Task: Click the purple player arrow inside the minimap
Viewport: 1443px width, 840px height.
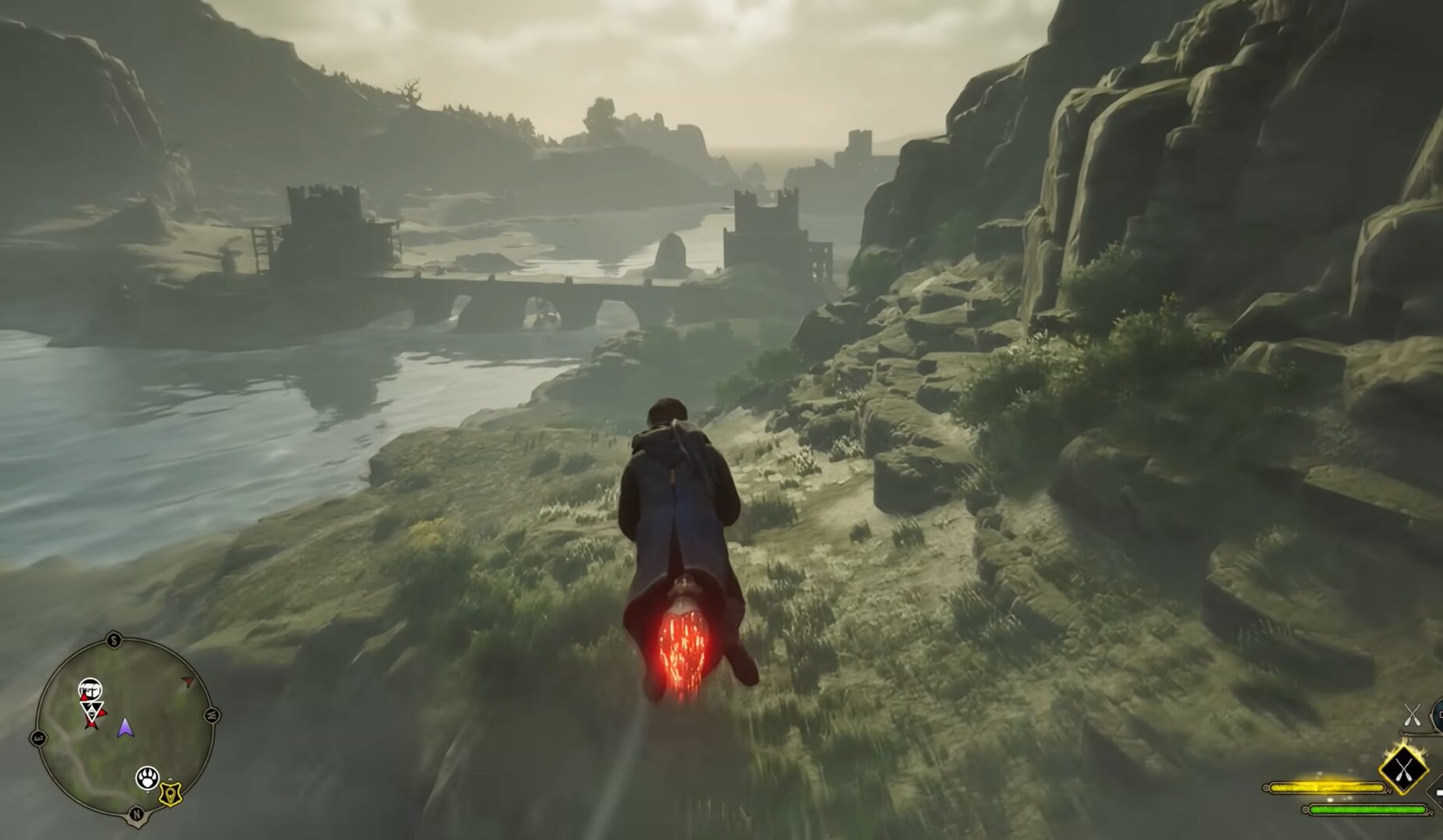Action: [125, 729]
